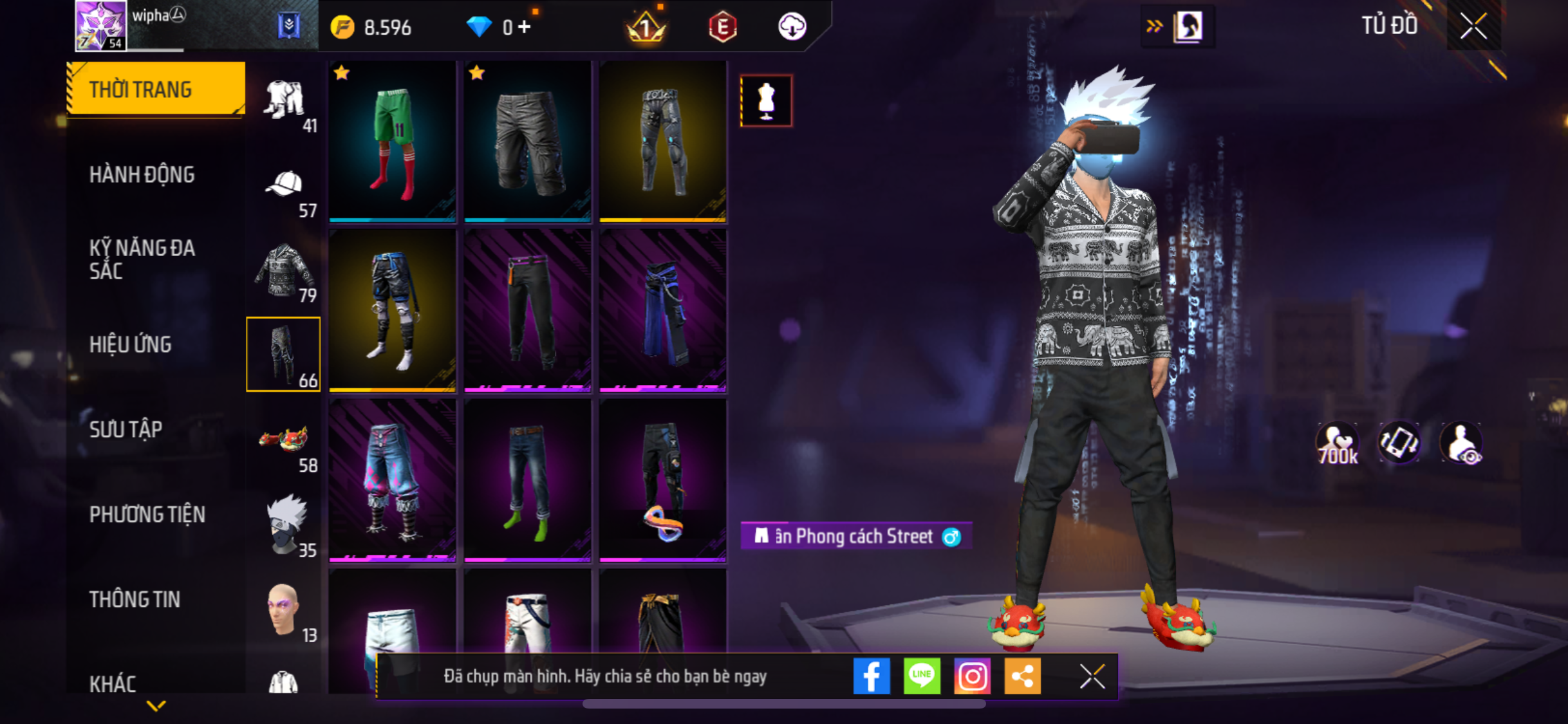Add diamonds with the plus button

525,26
